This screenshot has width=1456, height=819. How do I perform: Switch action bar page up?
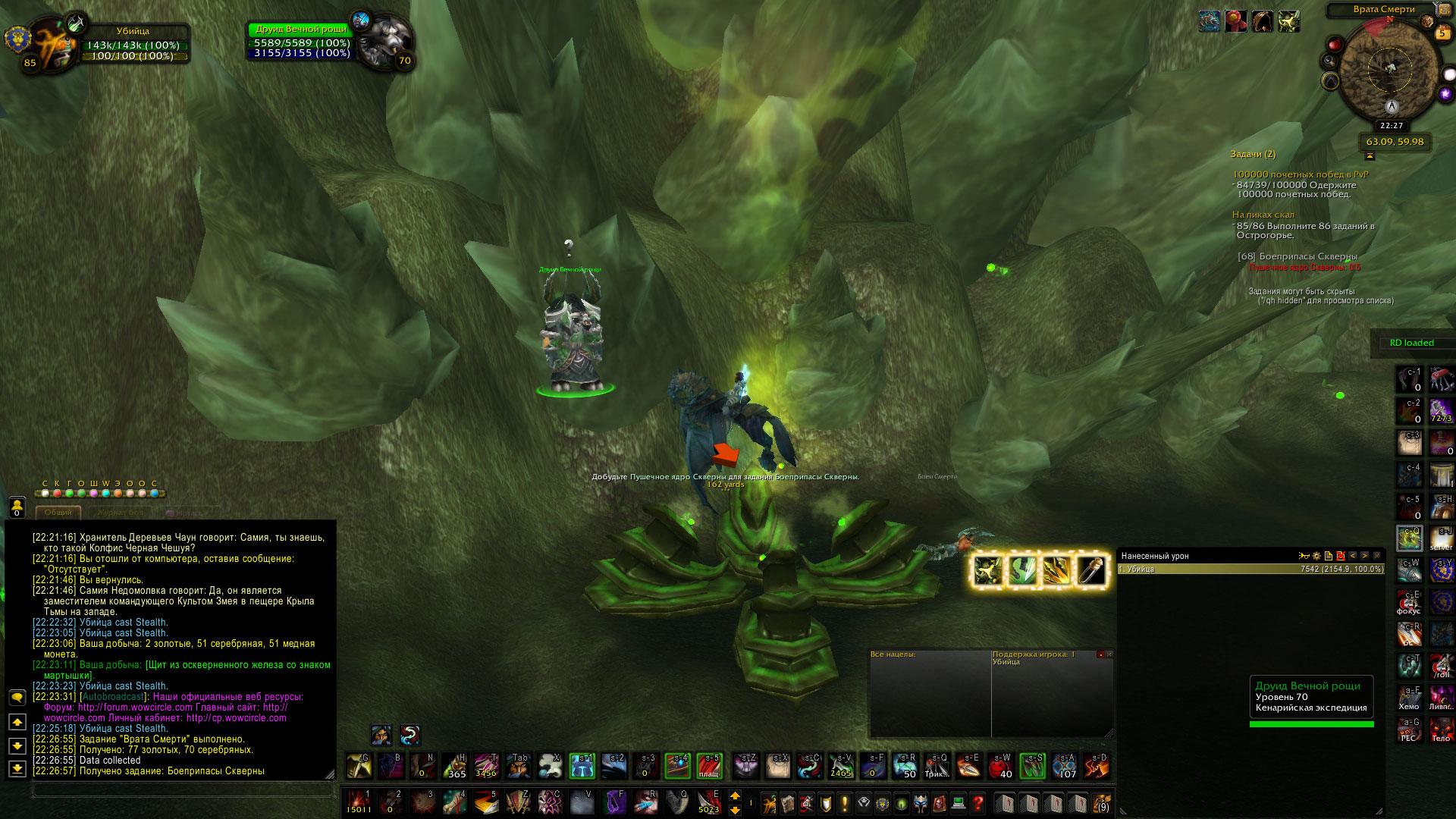[x=735, y=795]
